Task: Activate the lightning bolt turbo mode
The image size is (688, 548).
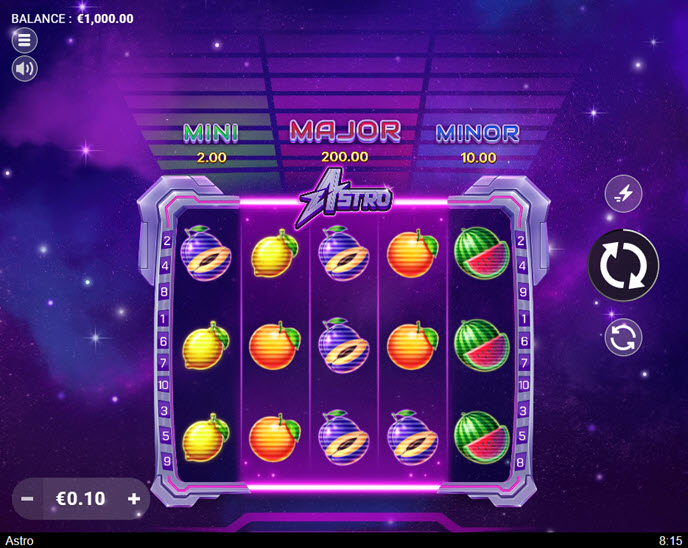Action: pyautogui.click(x=623, y=195)
